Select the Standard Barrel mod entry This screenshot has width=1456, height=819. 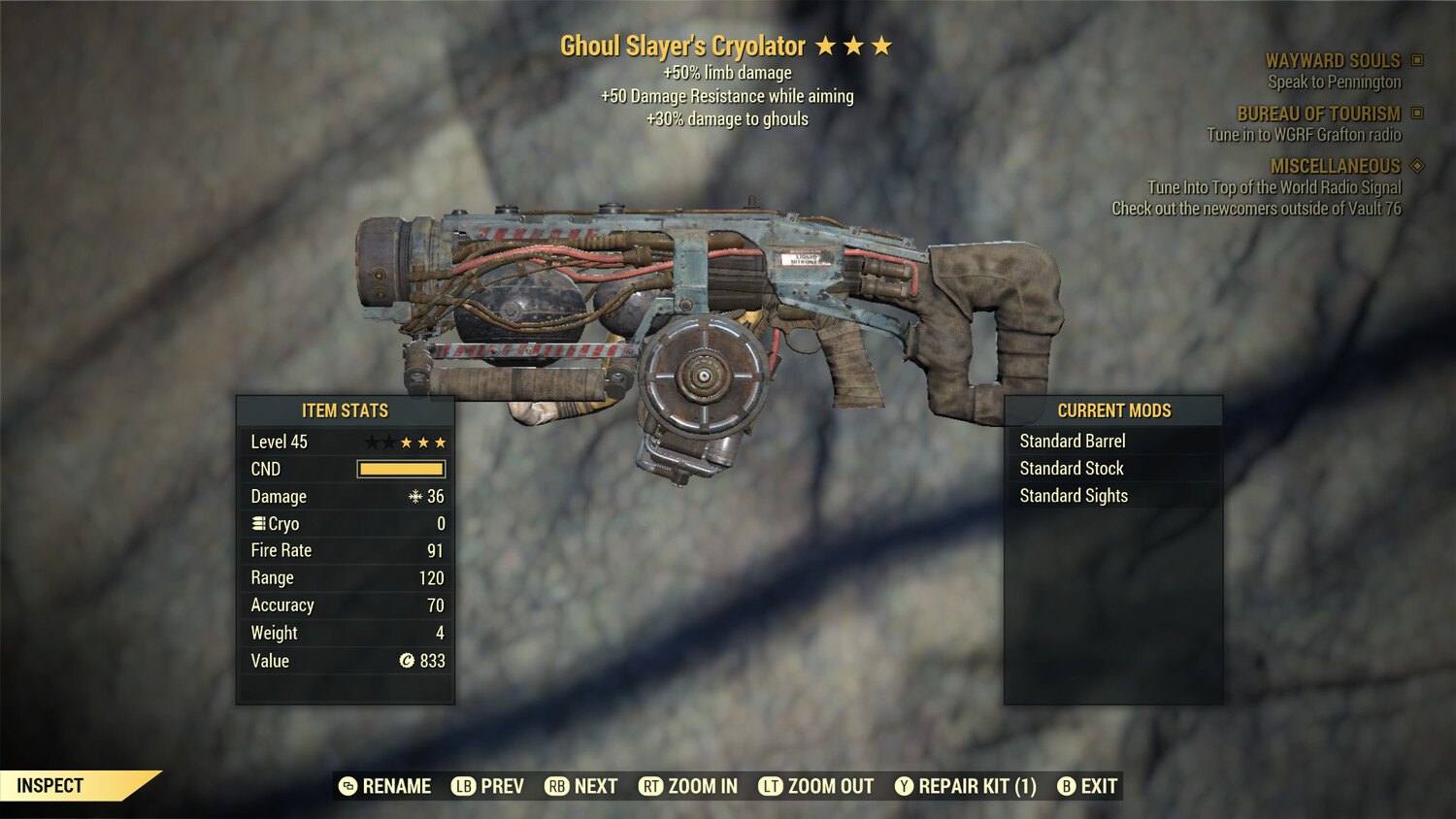pos(1072,441)
